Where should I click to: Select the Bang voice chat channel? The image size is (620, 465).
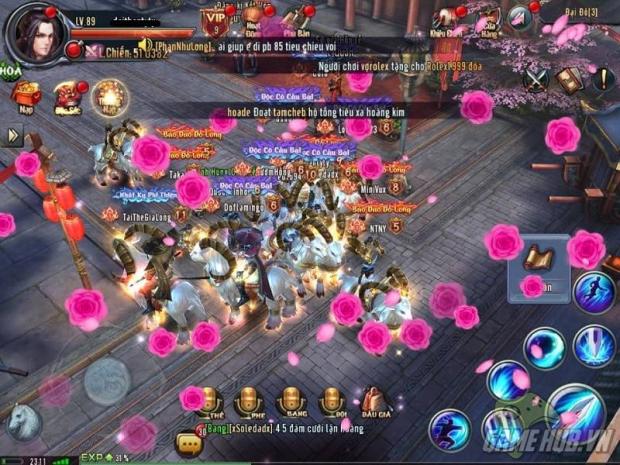click(290, 402)
